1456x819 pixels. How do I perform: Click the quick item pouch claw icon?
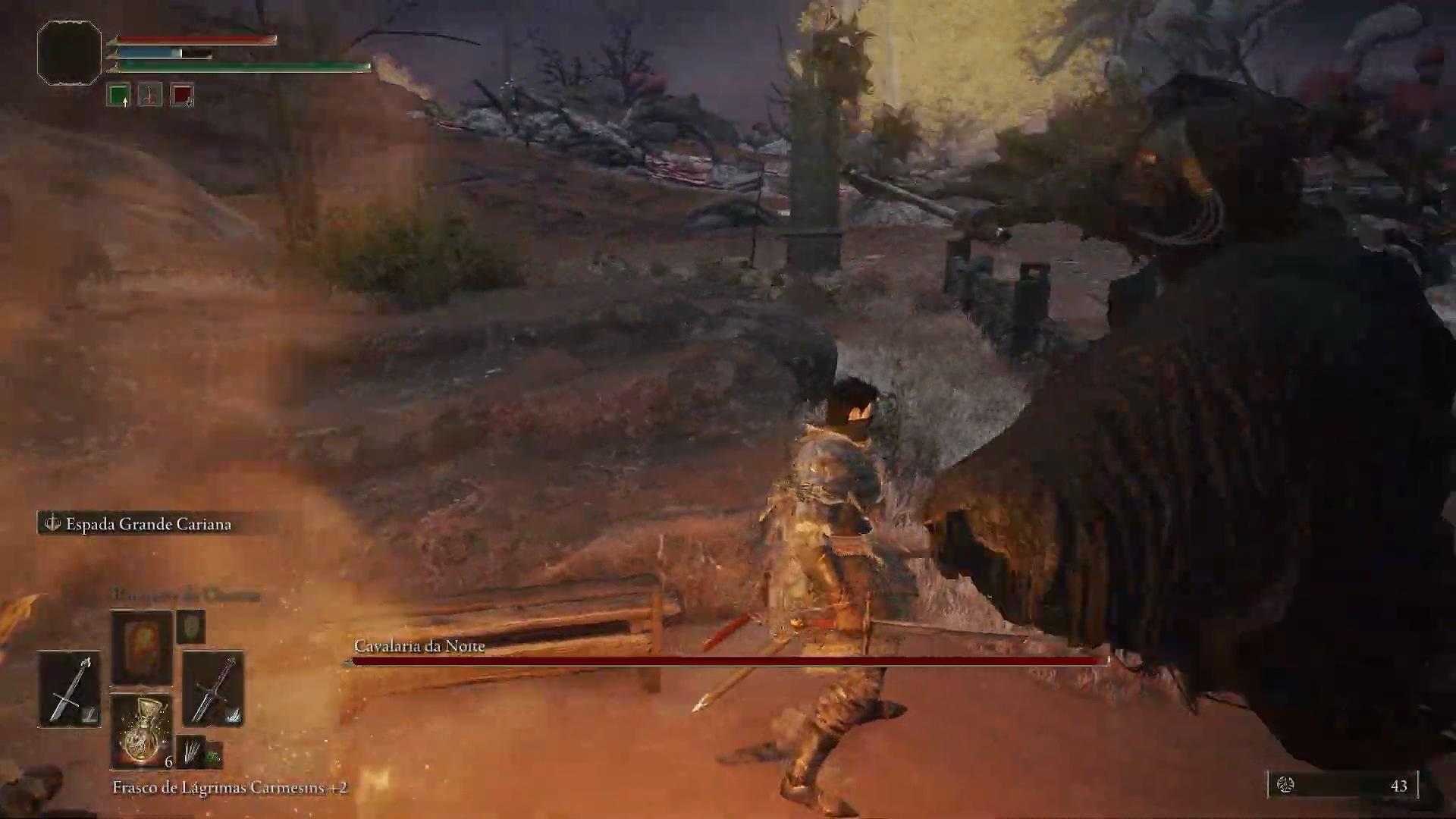tap(192, 752)
